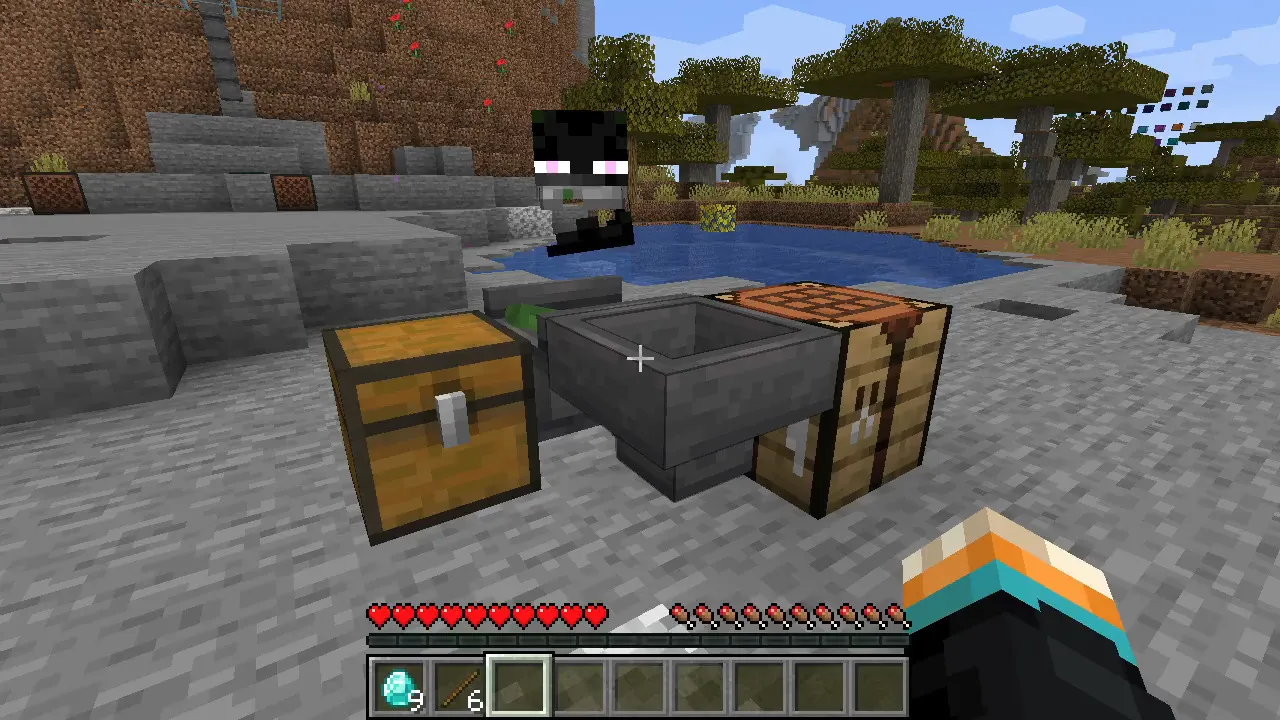Click the first heart on the health bar
Screen dimensions: 1280x720
pyautogui.click(x=378, y=610)
